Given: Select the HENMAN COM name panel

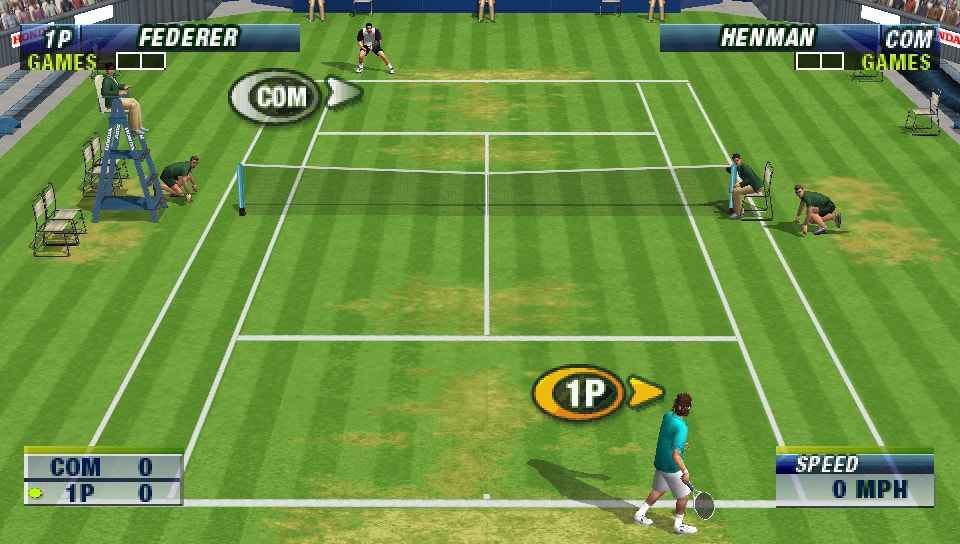Looking at the screenshot, I should coord(798,38).
